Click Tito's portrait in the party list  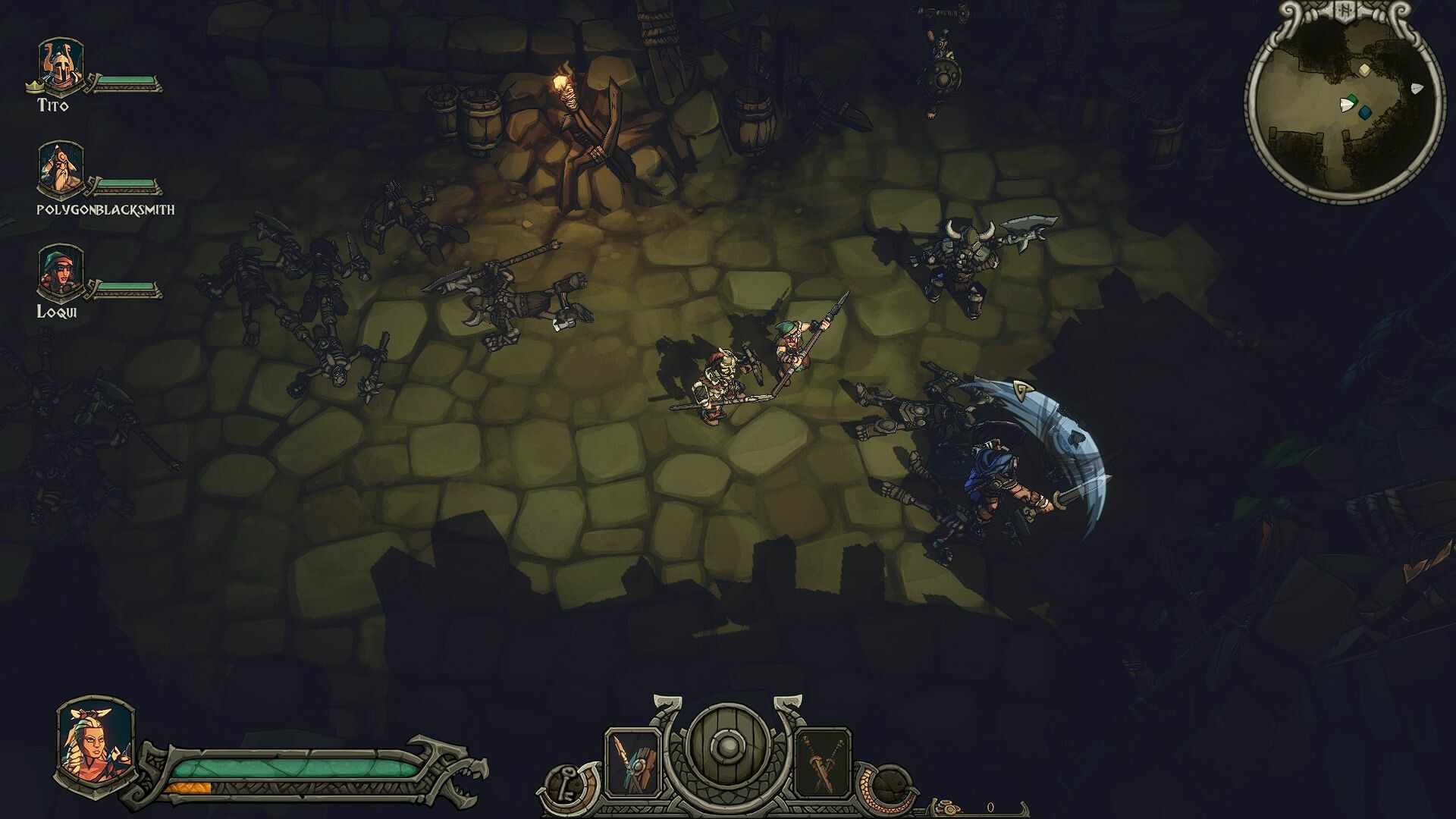(59, 64)
